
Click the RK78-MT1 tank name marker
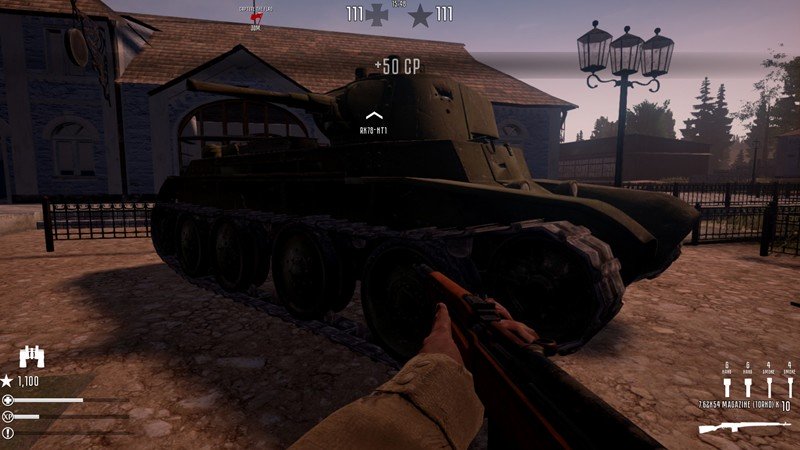pyautogui.click(x=374, y=130)
